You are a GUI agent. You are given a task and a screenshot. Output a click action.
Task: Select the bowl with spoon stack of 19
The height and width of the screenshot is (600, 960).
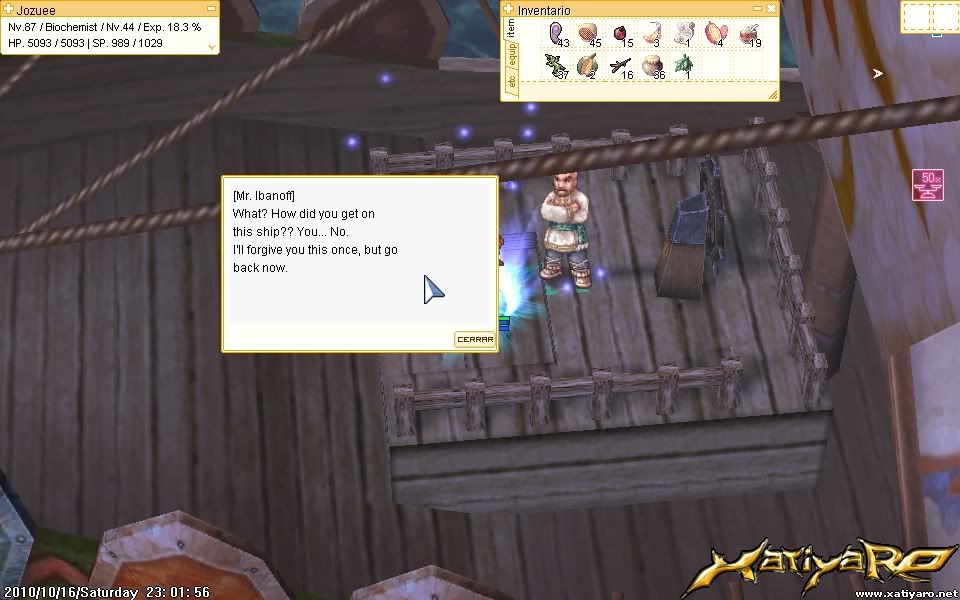(x=747, y=35)
